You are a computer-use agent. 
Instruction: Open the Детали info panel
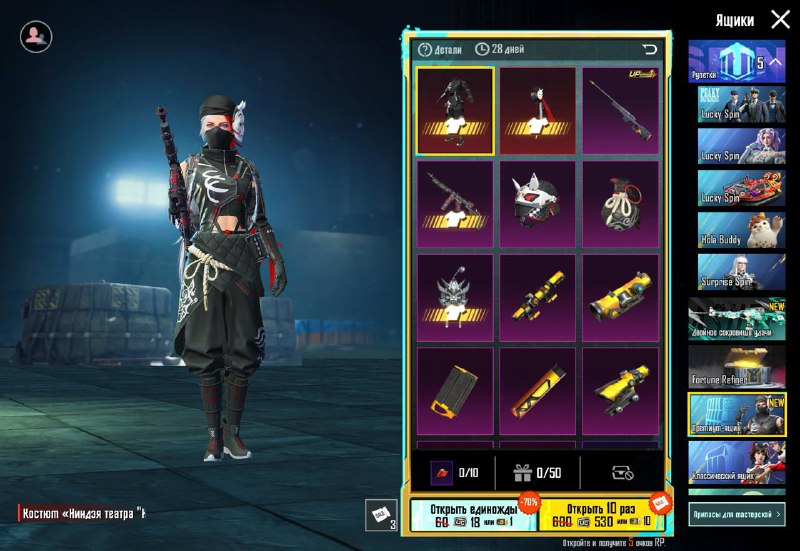[x=441, y=49]
